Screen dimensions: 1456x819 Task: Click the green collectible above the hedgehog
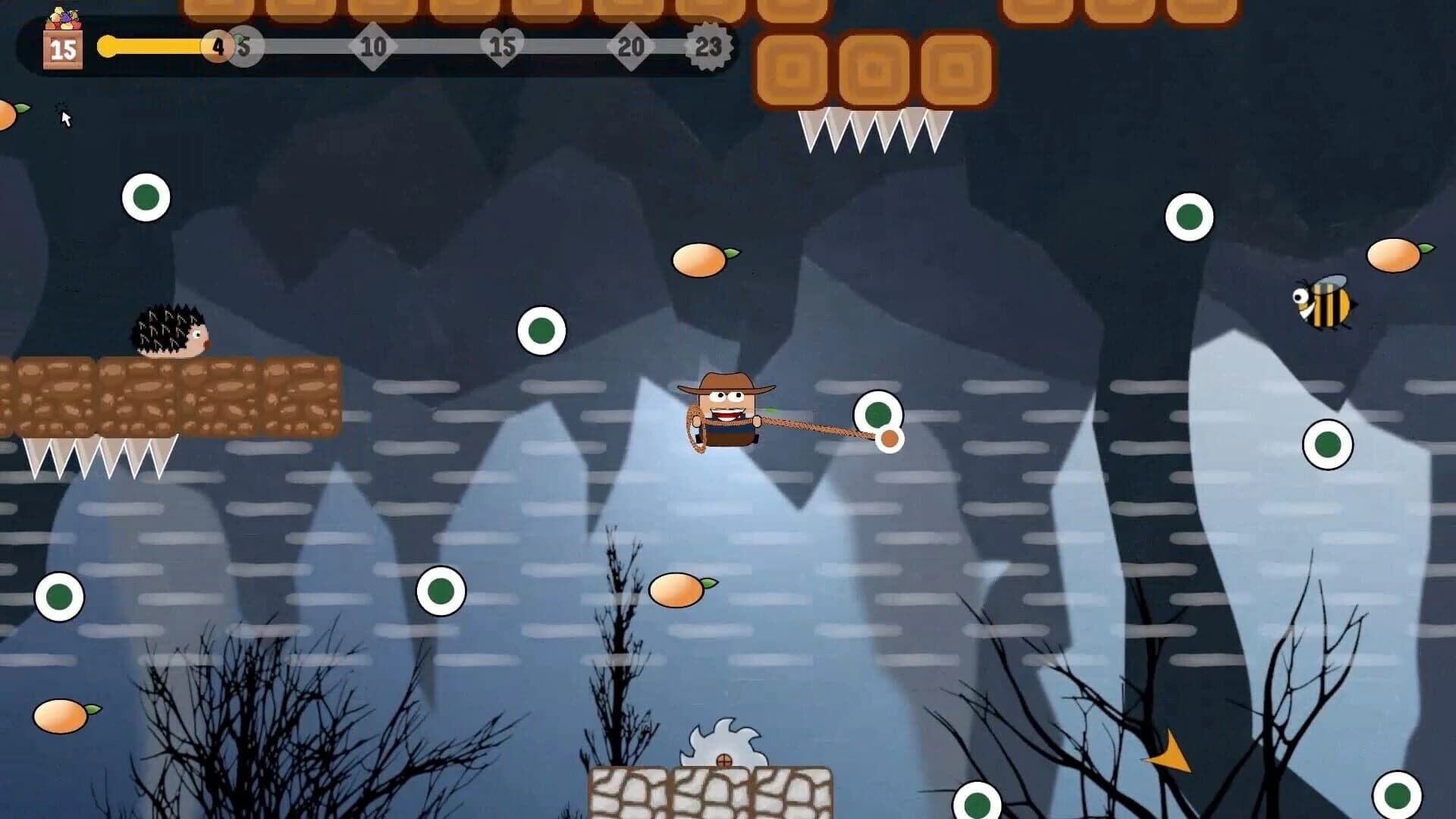(144, 197)
